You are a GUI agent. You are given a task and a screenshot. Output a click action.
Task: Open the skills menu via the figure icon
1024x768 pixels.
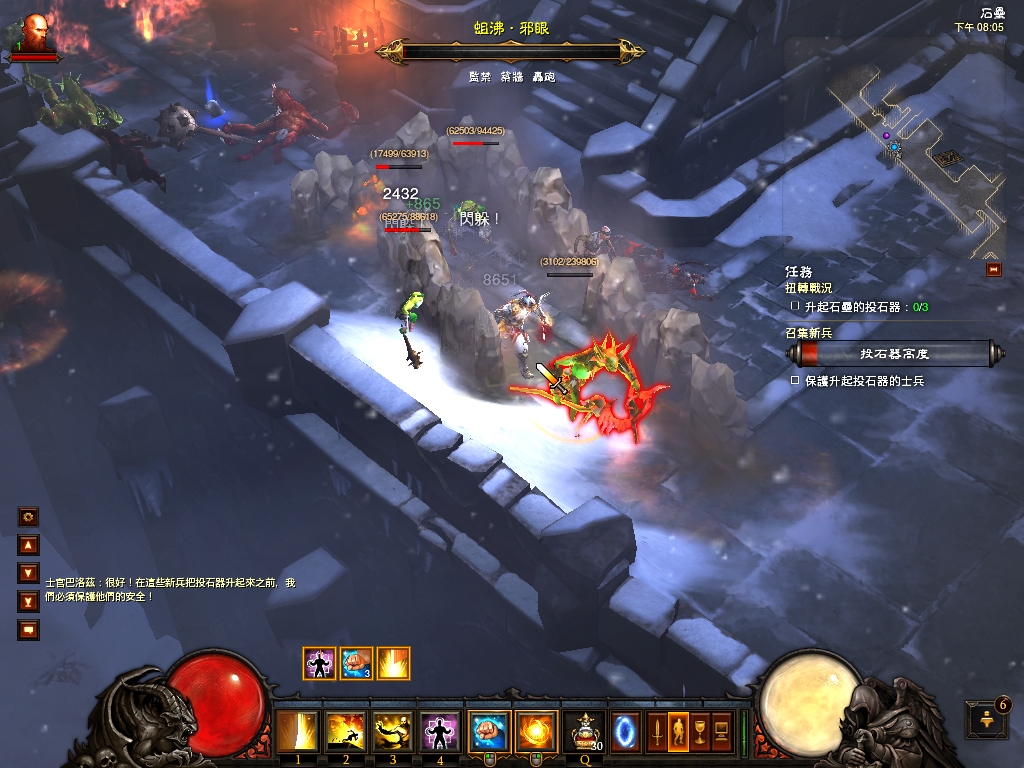coord(678,732)
